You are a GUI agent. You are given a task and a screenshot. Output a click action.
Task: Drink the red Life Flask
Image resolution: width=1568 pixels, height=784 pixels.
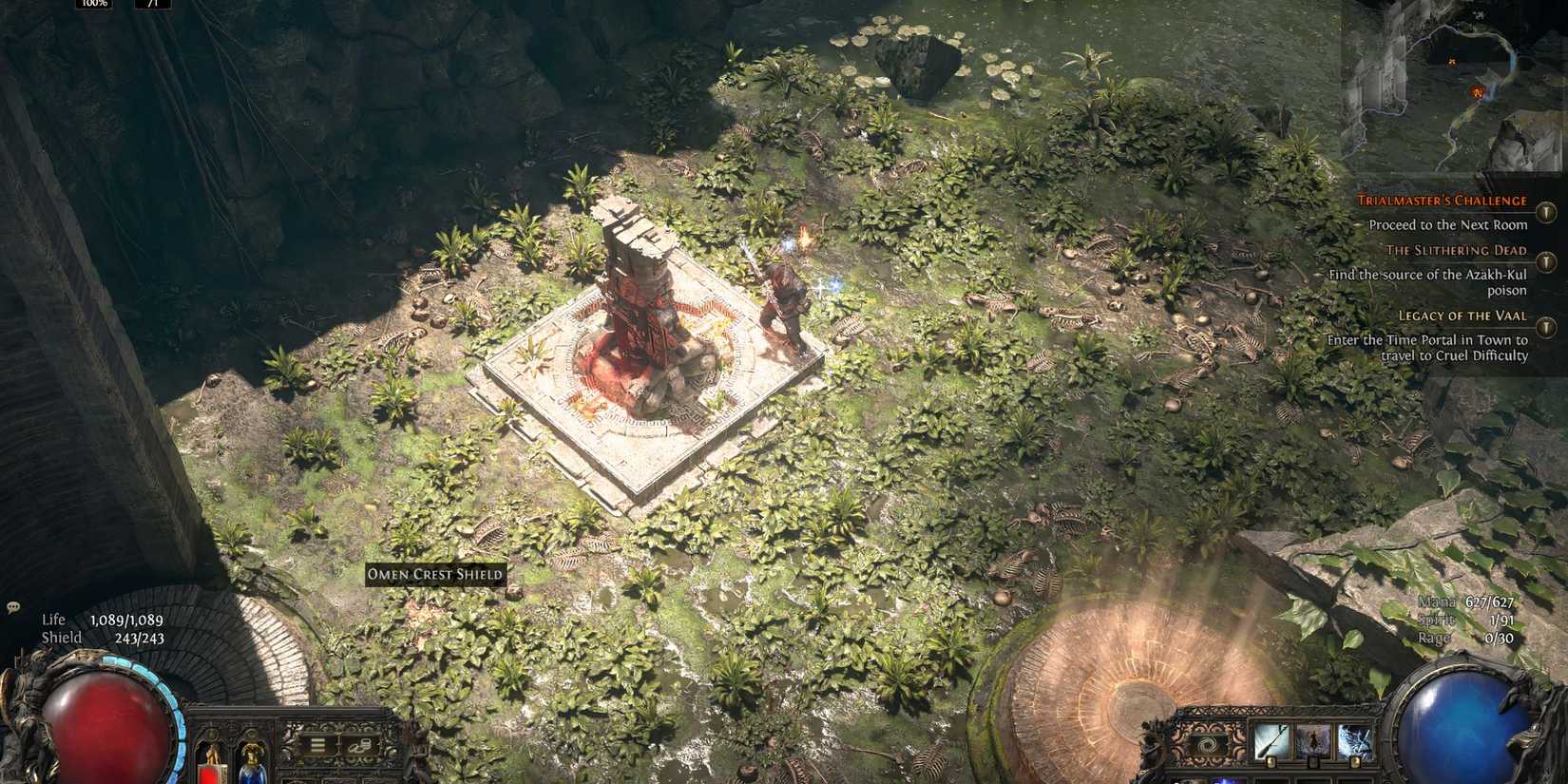(211, 770)
